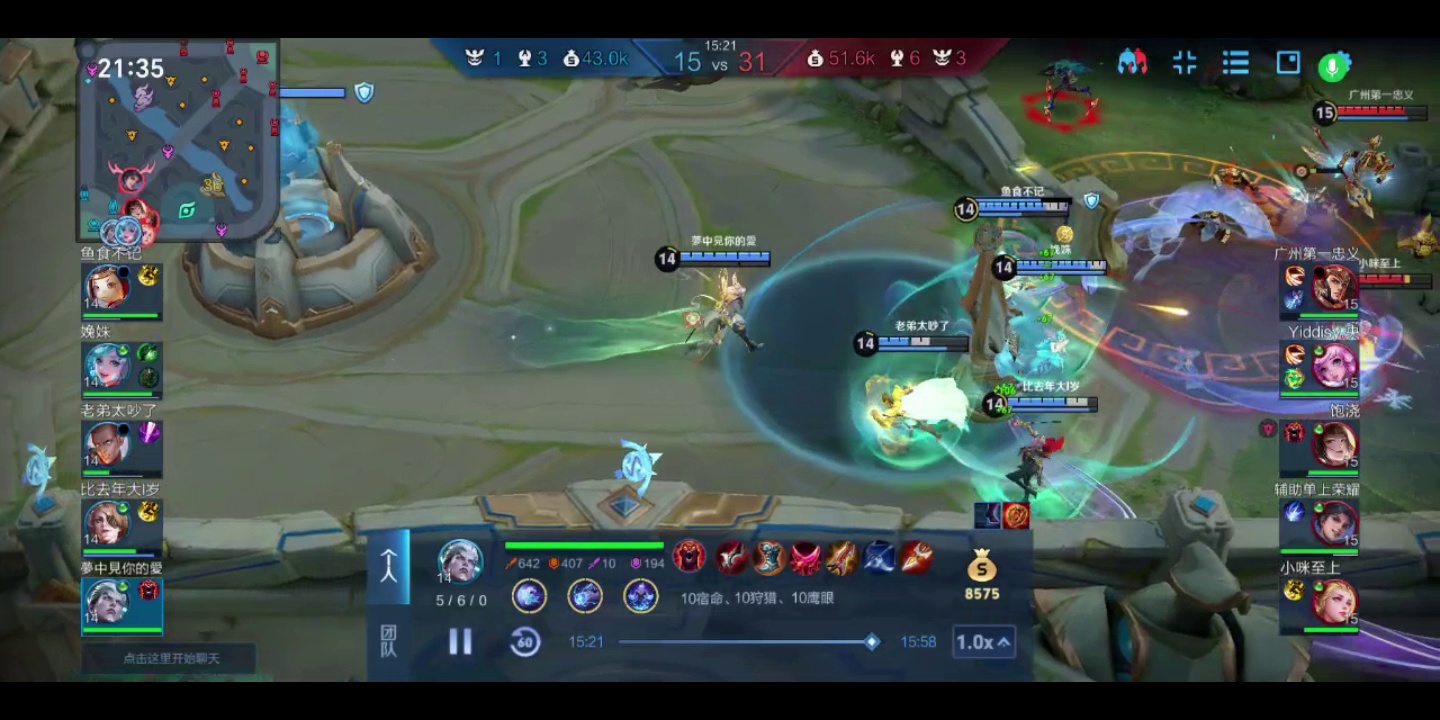1440x720 pixels.
Task: Select player 鱼食不记's portrait
Action: (x=108, y=288)
